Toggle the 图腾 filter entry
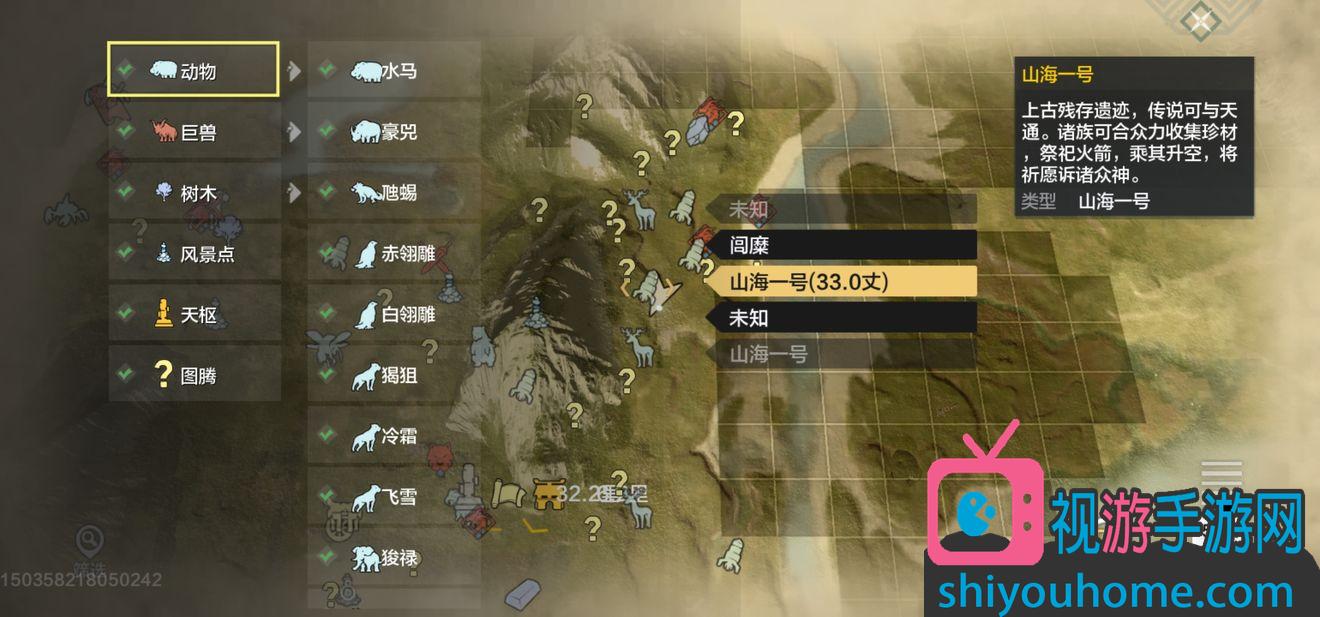The height and width of the screenshot is (617, 1320). pyautogui.click(x=193, y=375)
